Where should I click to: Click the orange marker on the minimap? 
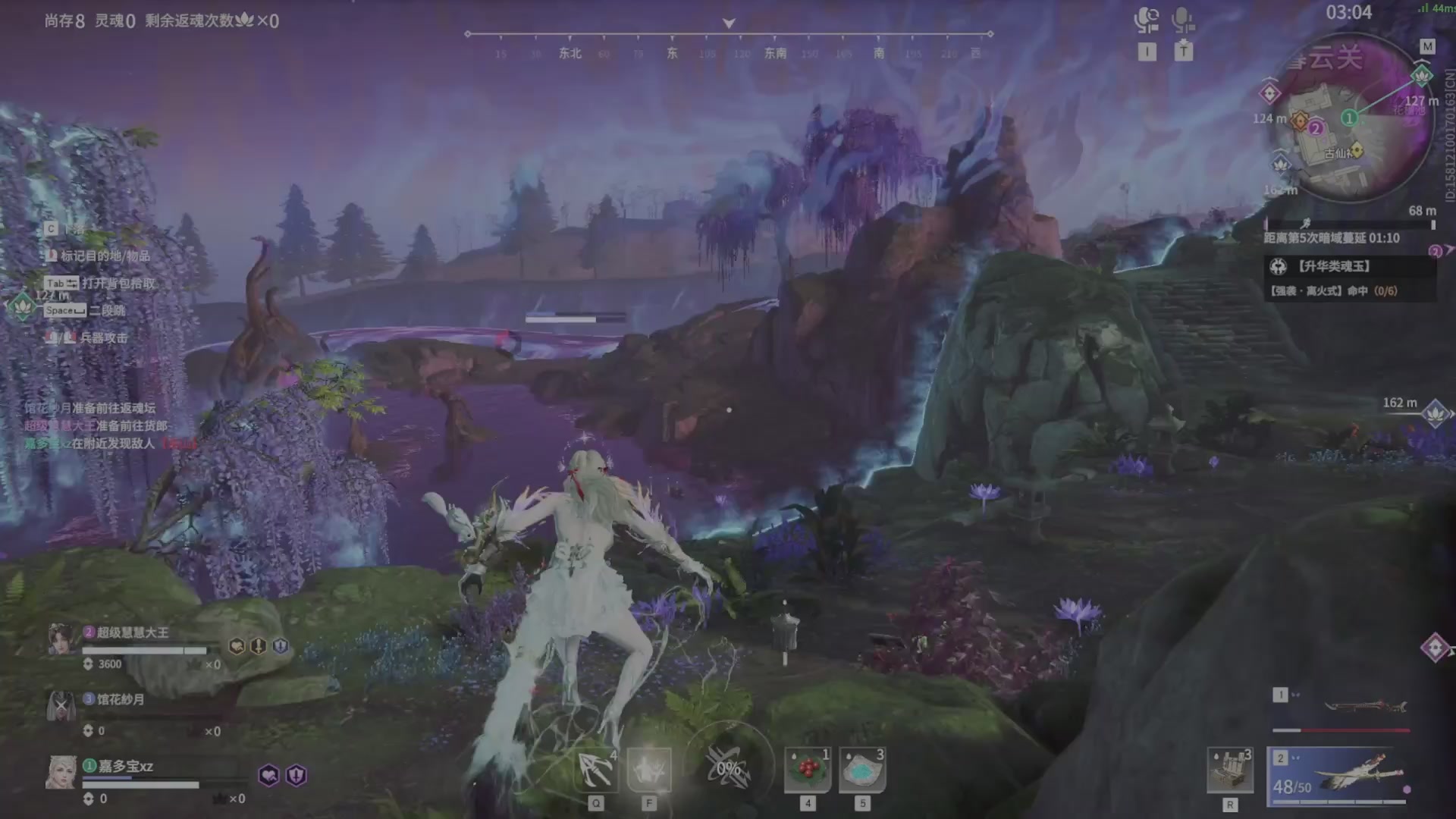coord(1300,121)
